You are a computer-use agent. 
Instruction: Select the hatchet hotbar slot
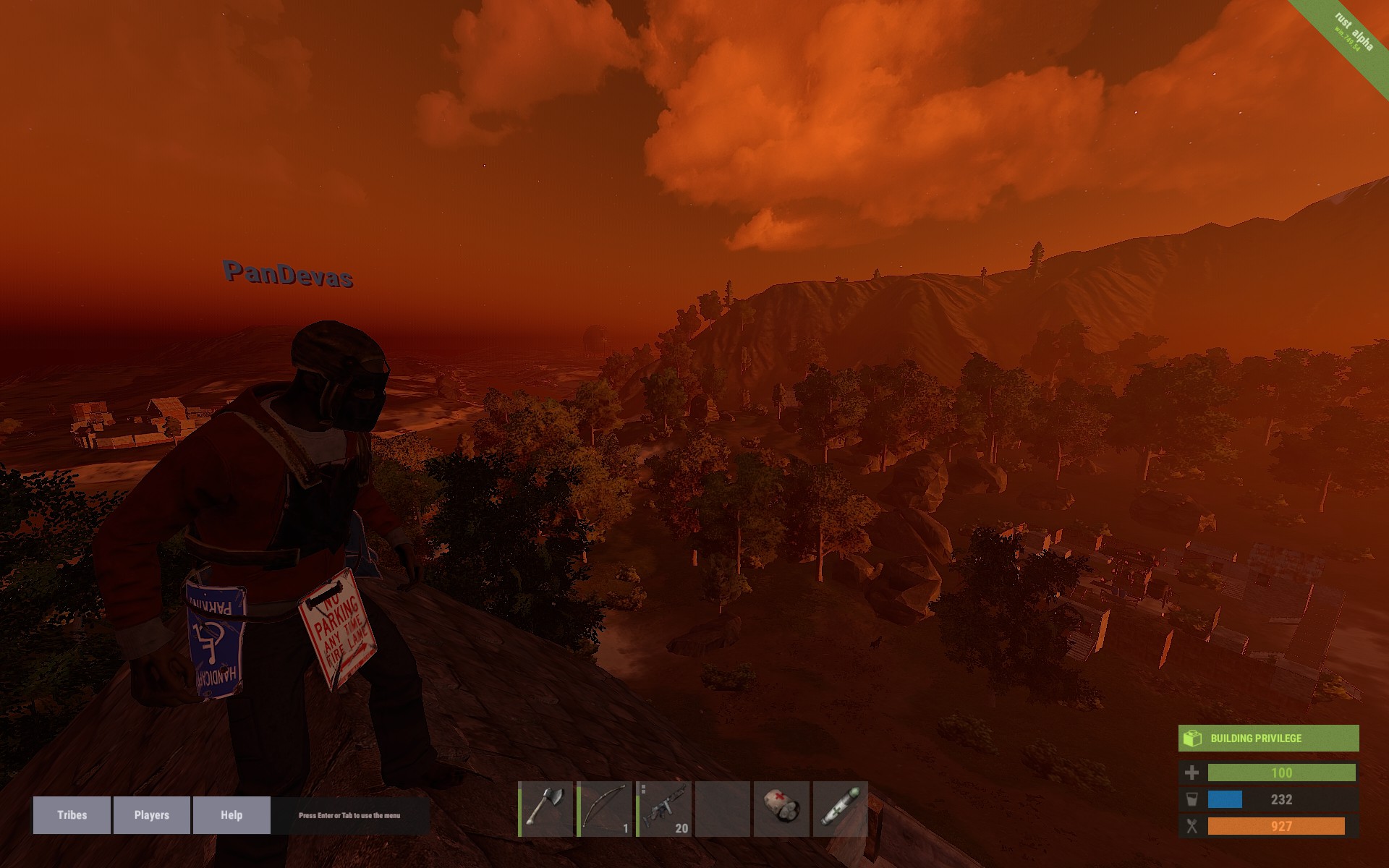pos(546,809)
